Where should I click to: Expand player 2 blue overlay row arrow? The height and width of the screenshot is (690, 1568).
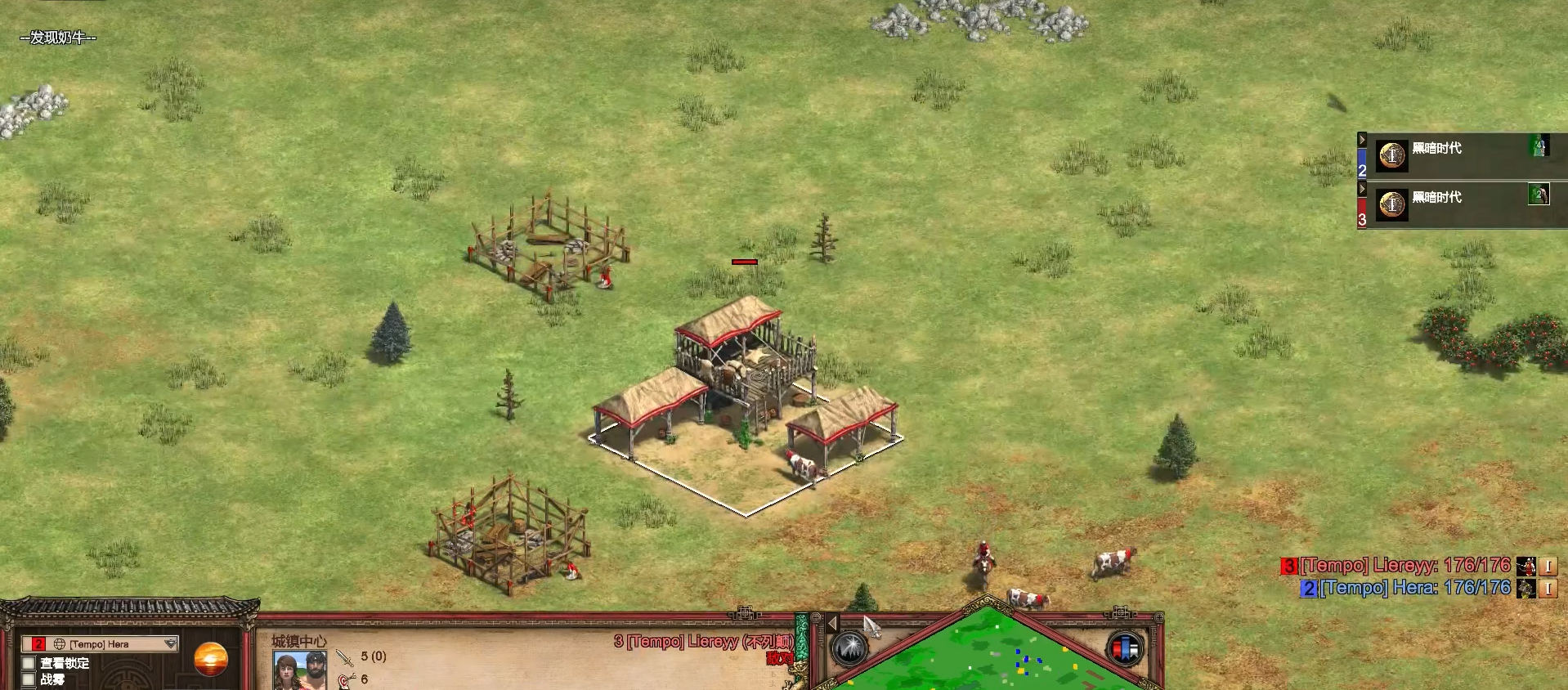coord(1362,140)
